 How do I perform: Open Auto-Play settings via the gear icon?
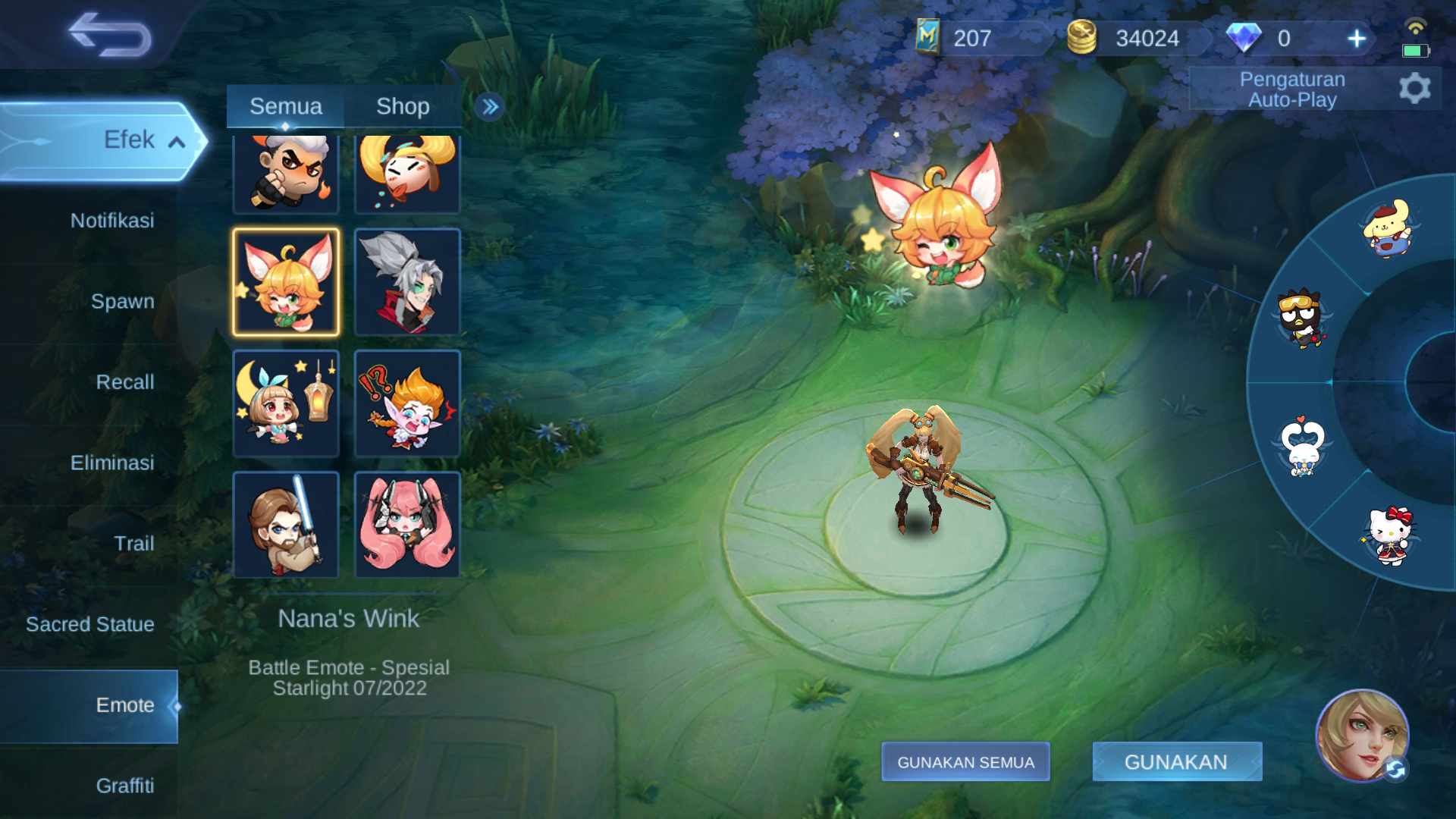tap(1414, 88)
